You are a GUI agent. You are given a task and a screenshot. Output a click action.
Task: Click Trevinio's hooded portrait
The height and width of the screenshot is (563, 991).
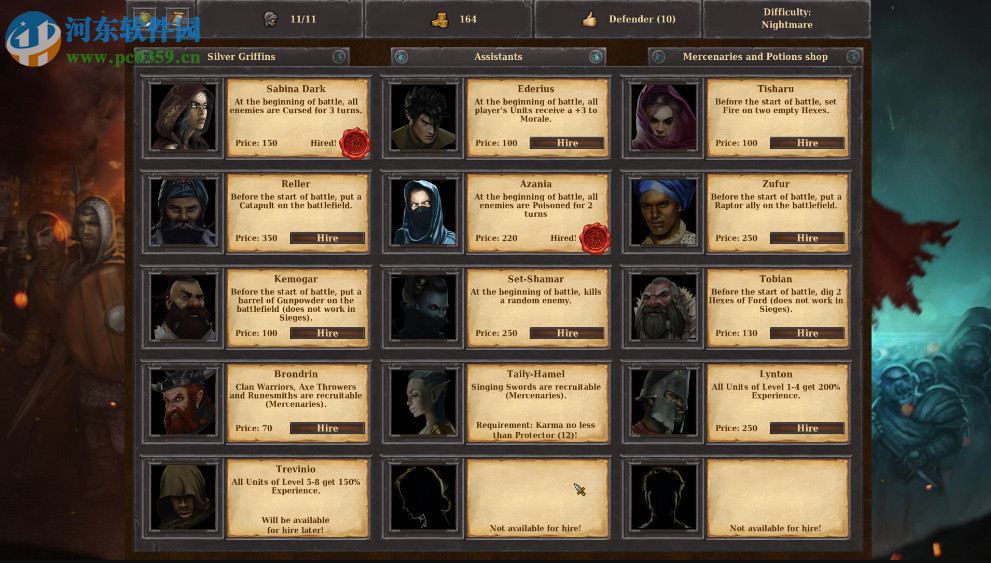click(183, 496)
